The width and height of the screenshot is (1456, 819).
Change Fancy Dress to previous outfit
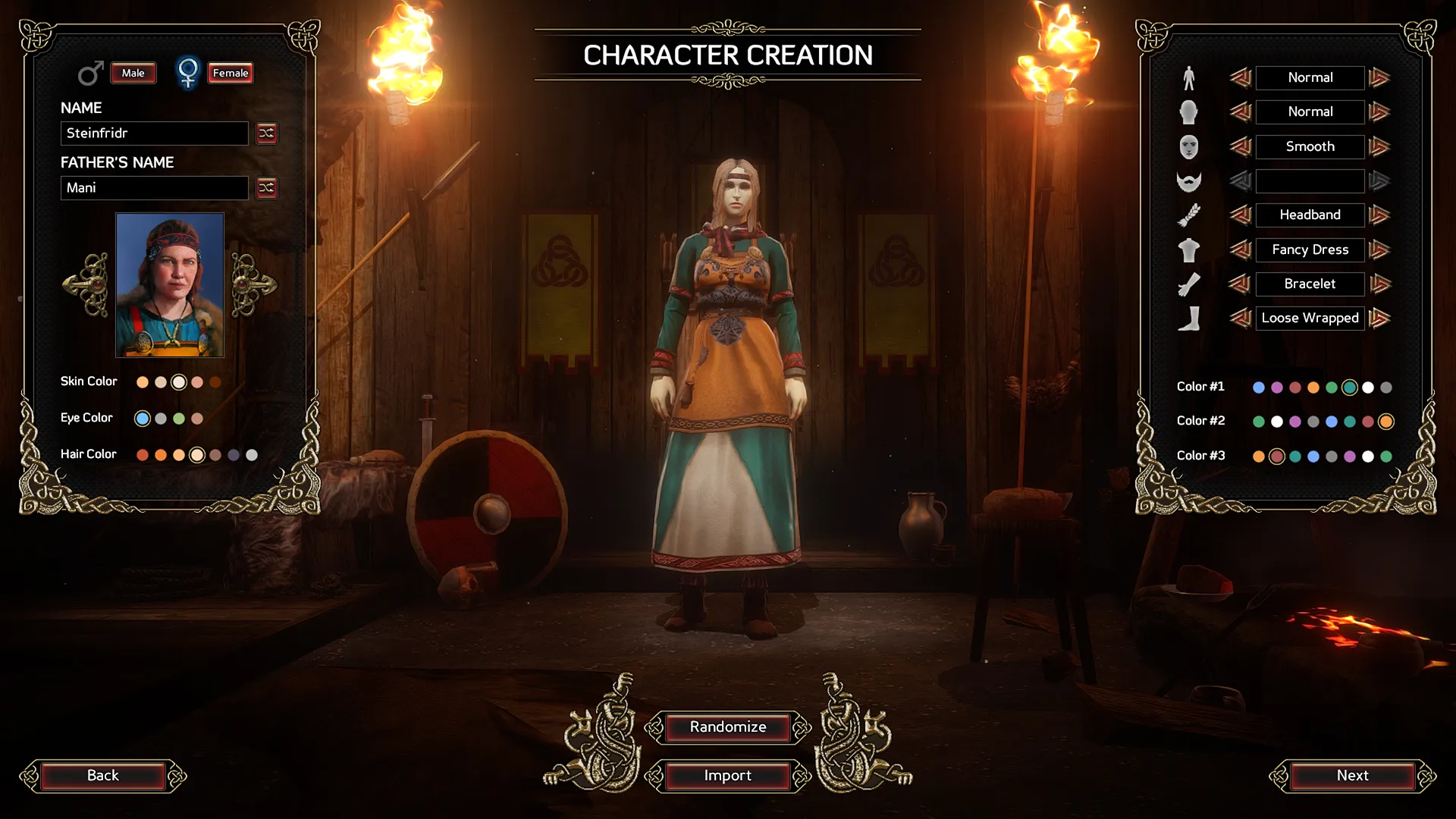pyautogui.click(x=1240, y=249)
